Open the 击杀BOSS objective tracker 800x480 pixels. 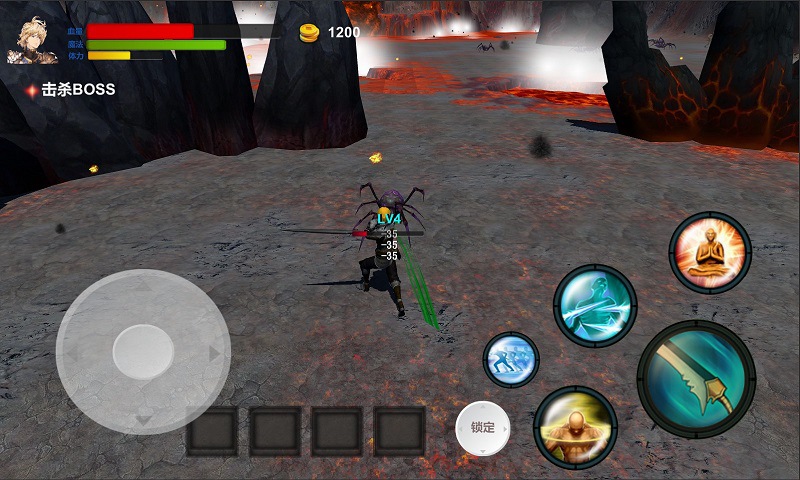pyautogui.click(x=72, y=90)
